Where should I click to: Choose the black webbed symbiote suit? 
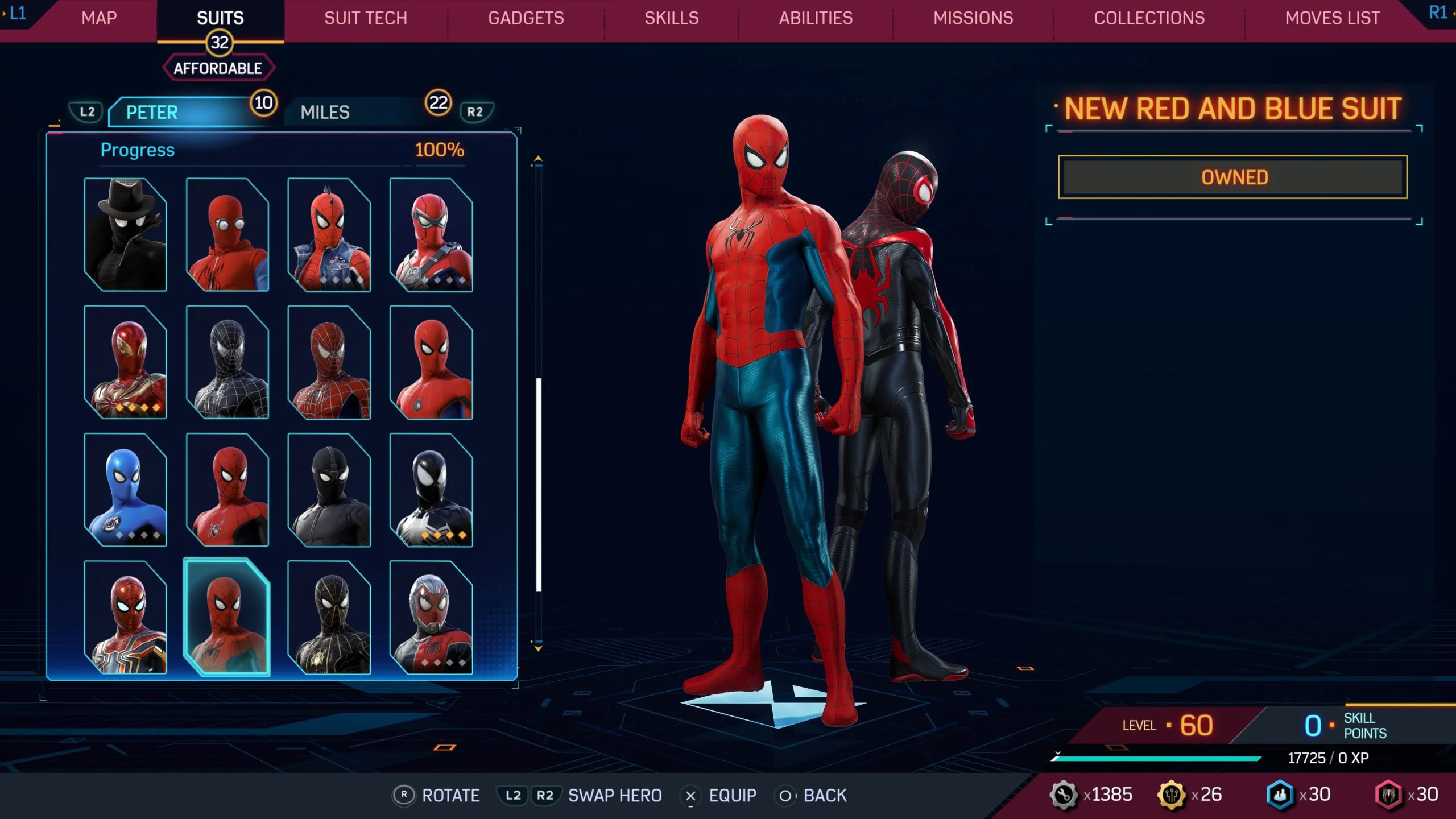[227, 362]
